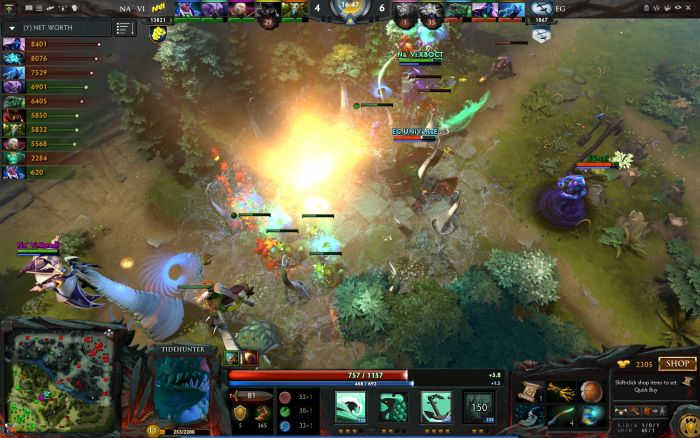Toggle the list view beside Net Worth

124,28
